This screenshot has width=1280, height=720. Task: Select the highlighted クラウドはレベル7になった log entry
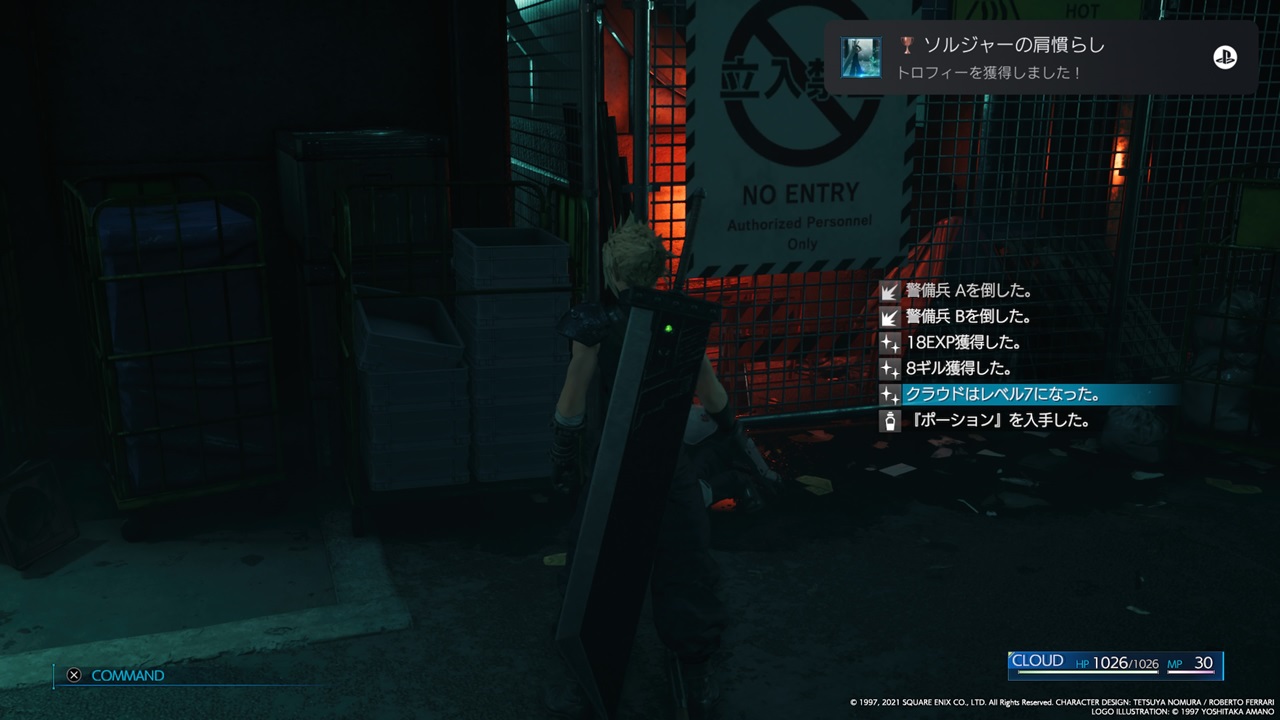(1000, 394)
